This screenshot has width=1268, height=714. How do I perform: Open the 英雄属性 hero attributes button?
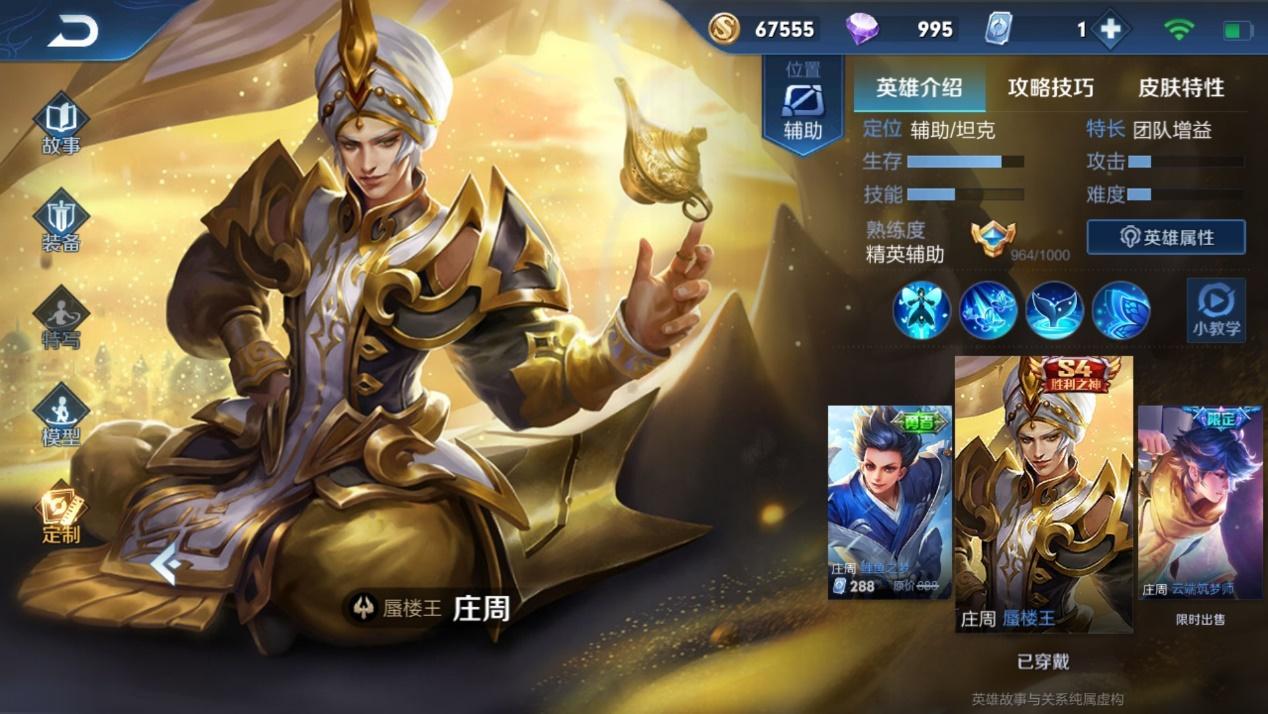[x=1166, y=238]
